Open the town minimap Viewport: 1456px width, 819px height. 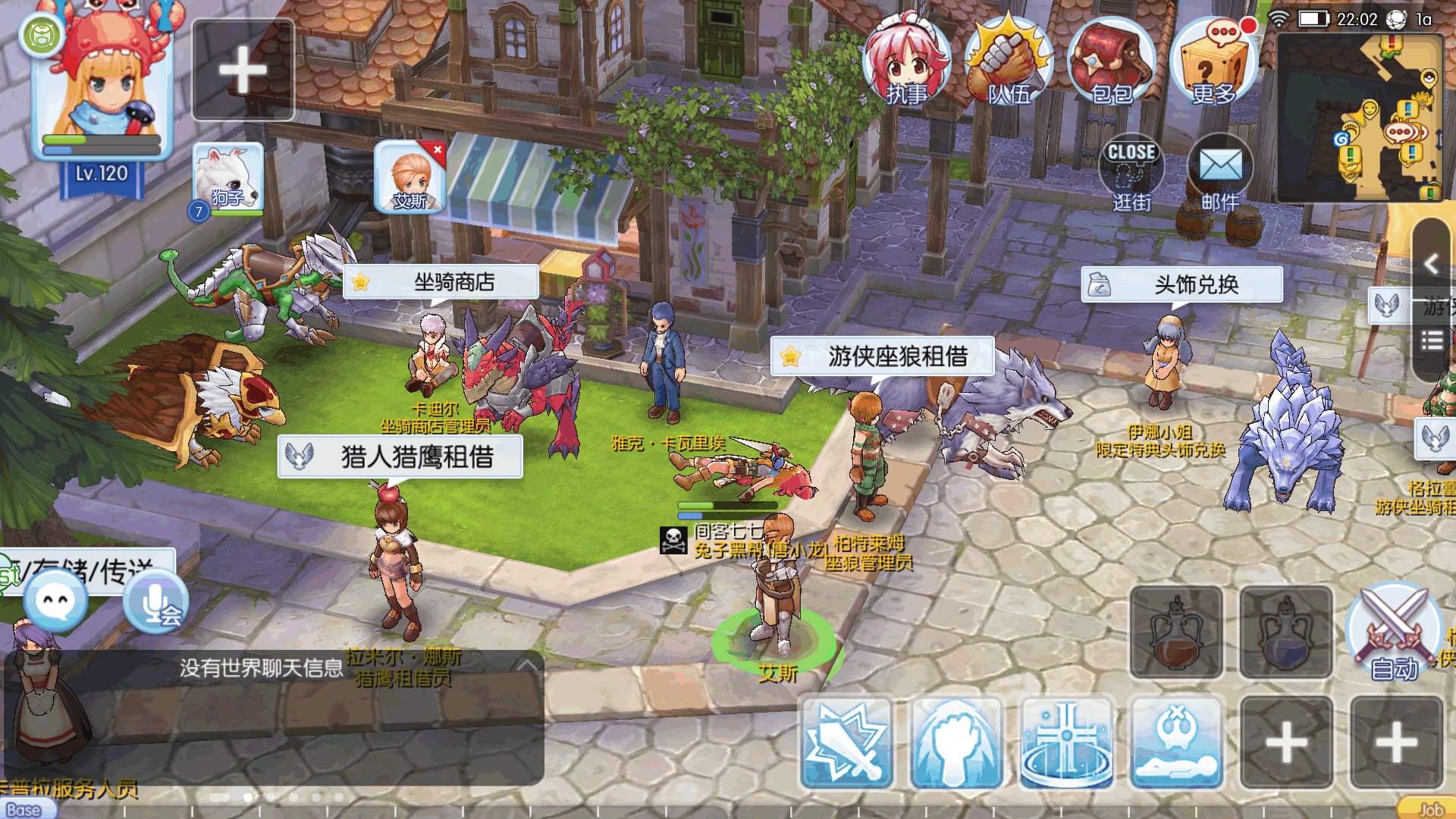tap(1360, 118)
